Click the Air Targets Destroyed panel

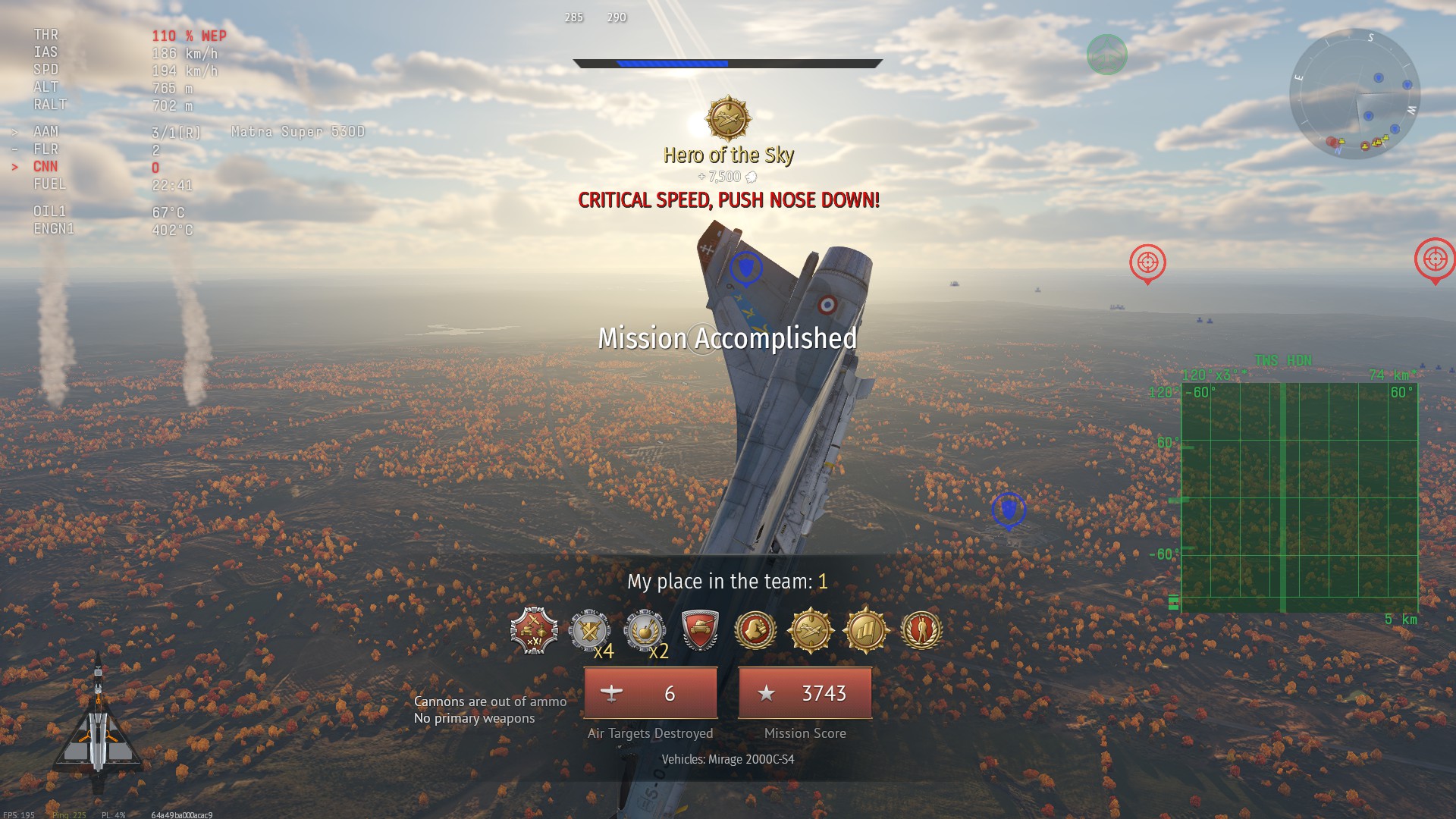coord(651,693)
